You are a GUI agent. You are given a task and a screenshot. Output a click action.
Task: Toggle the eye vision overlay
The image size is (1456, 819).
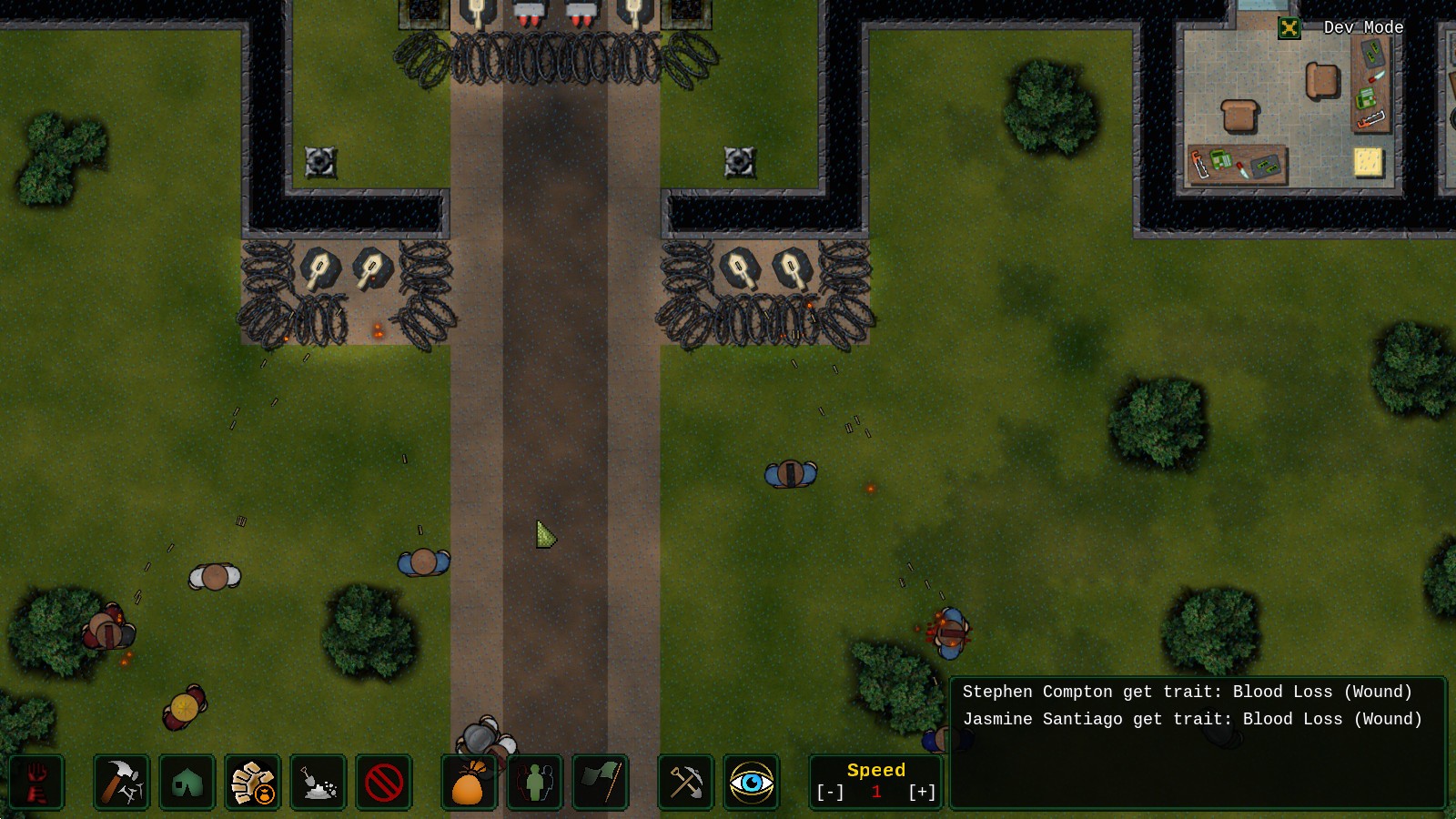[x=751, y=781]
